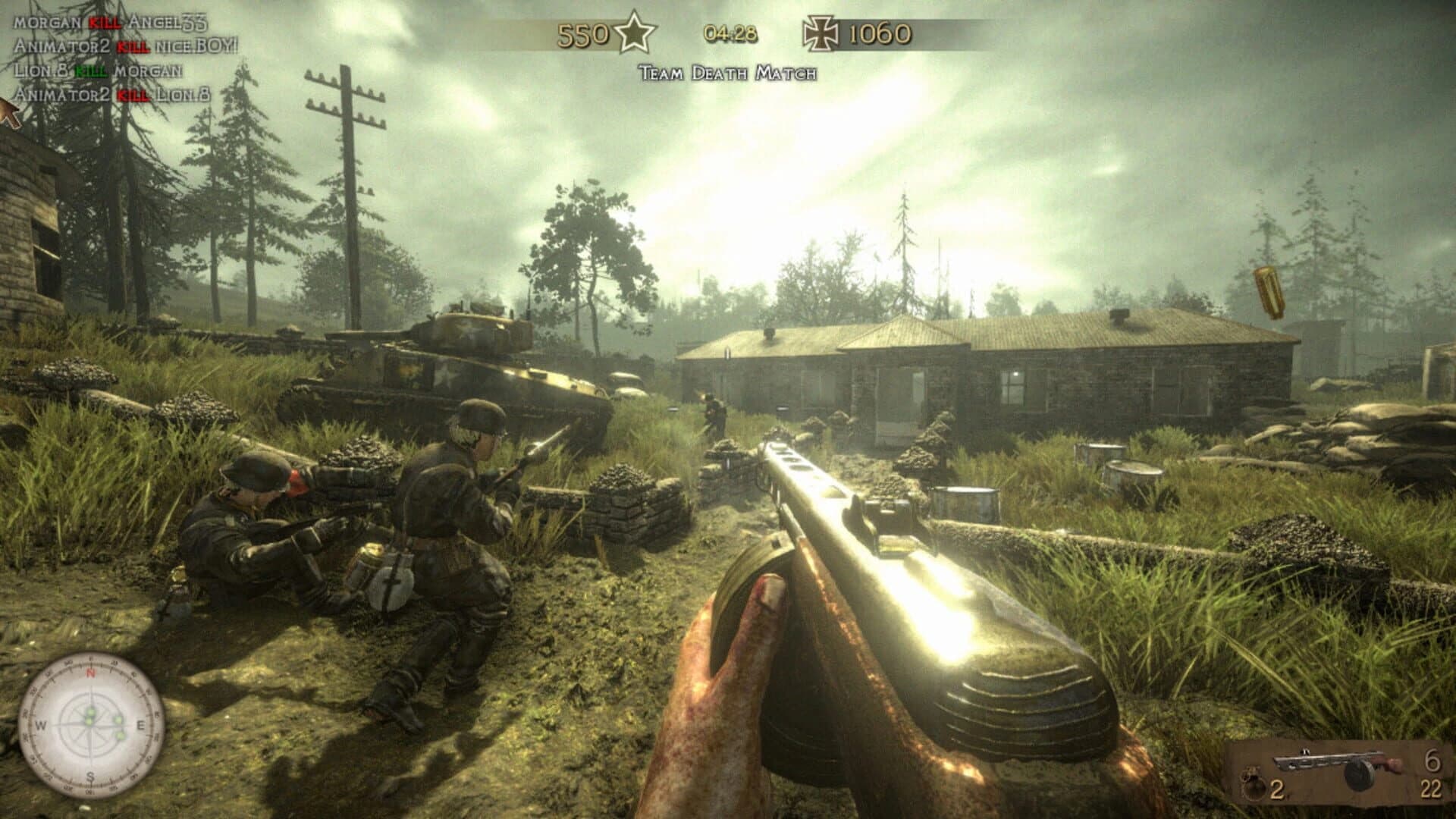Click the compass in the bottom left corner
The height and width of the screenshot is (819, 1456).
pos(91,724)
